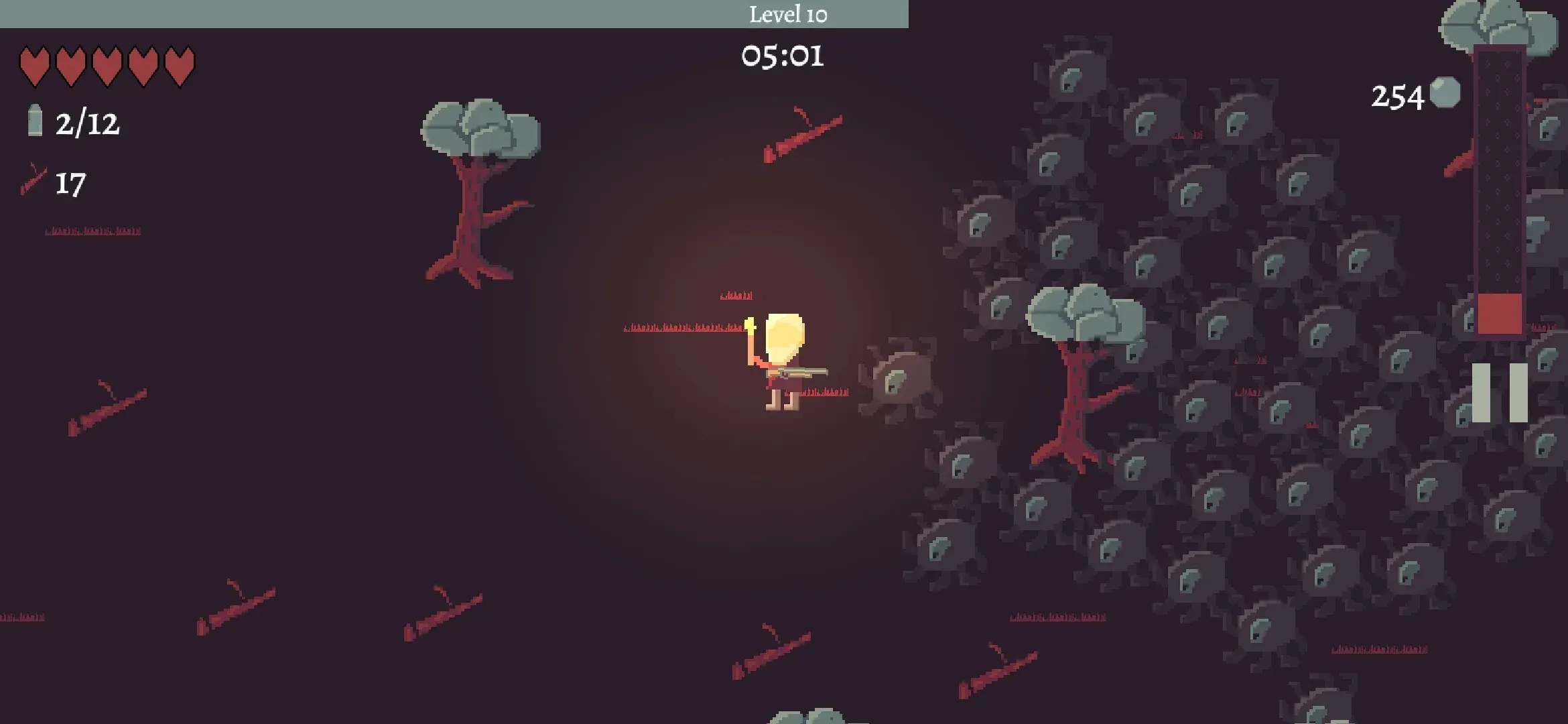Click the shotgun carried by the player
Screen dimensions: 1568x724
coord(801,372)
